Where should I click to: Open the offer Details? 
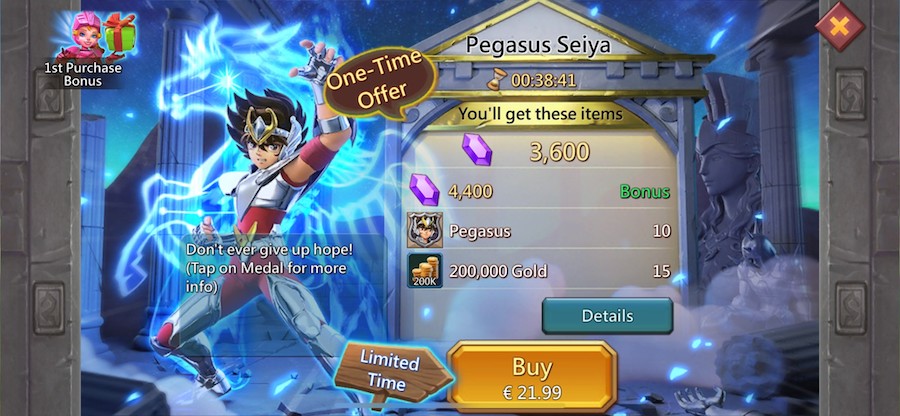coord(607,316)
